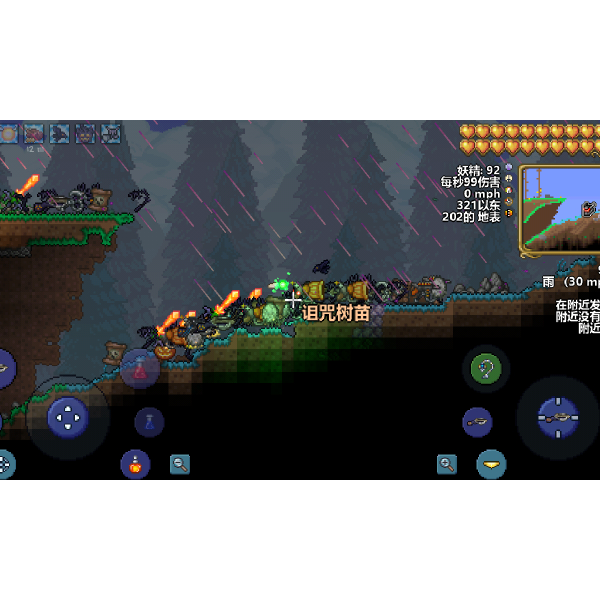Image resolution: width=600 pixels, height=600 pixels.
Task: Zoom out with the minus magnifier button
Action: click(x=180, y=464)
